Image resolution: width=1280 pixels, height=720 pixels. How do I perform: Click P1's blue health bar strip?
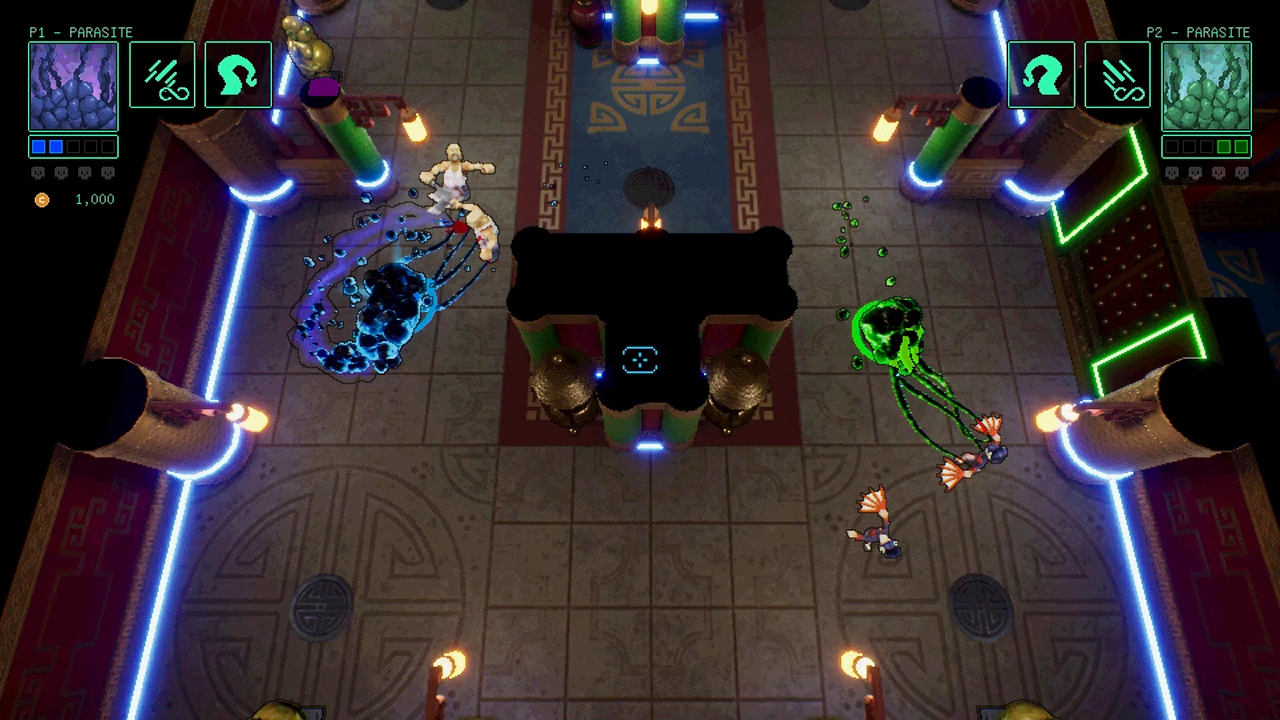click(x=72, y=146)
